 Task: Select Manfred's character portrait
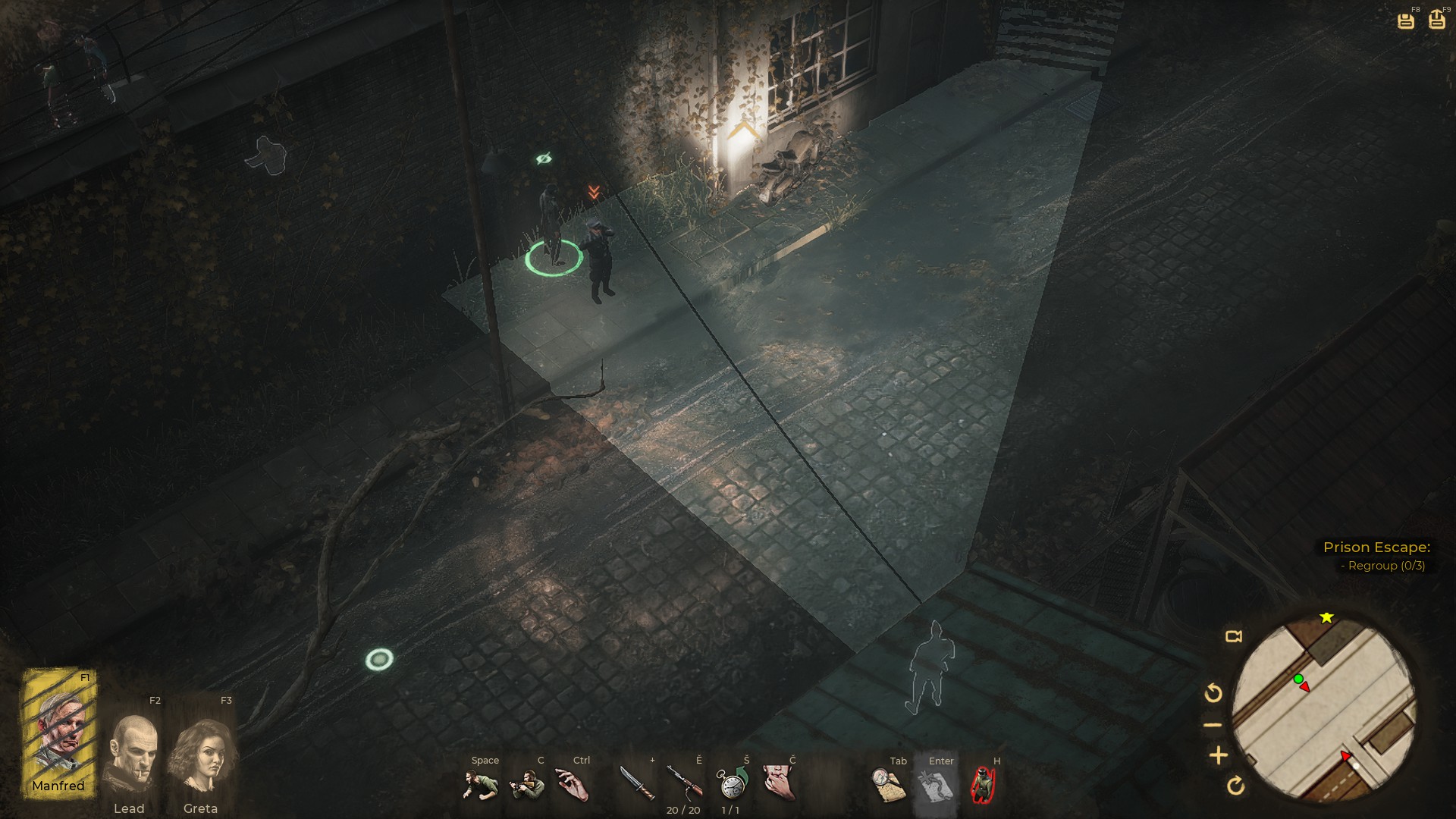pos(59,732)
